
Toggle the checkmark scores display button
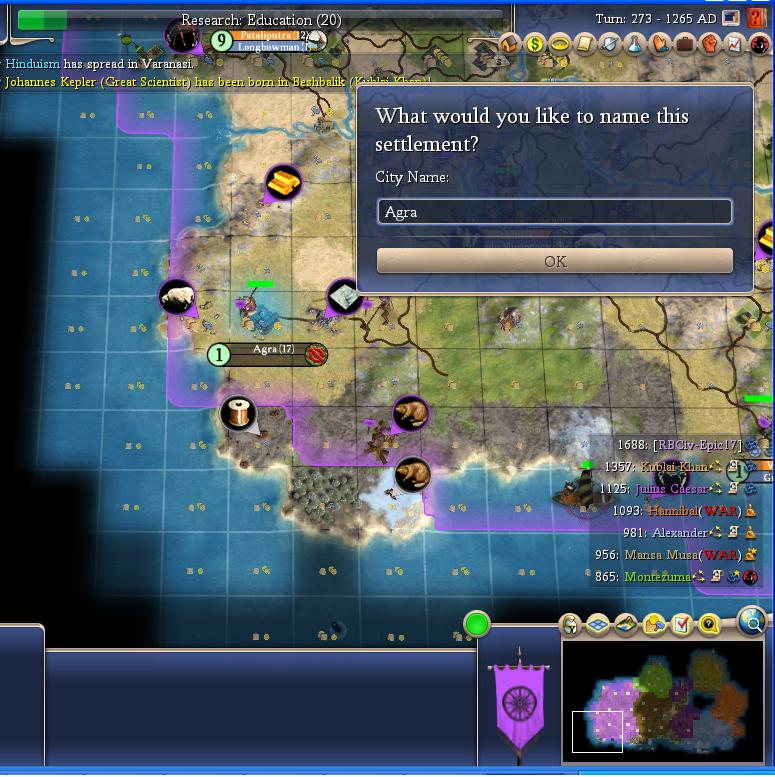click(682, 625)
